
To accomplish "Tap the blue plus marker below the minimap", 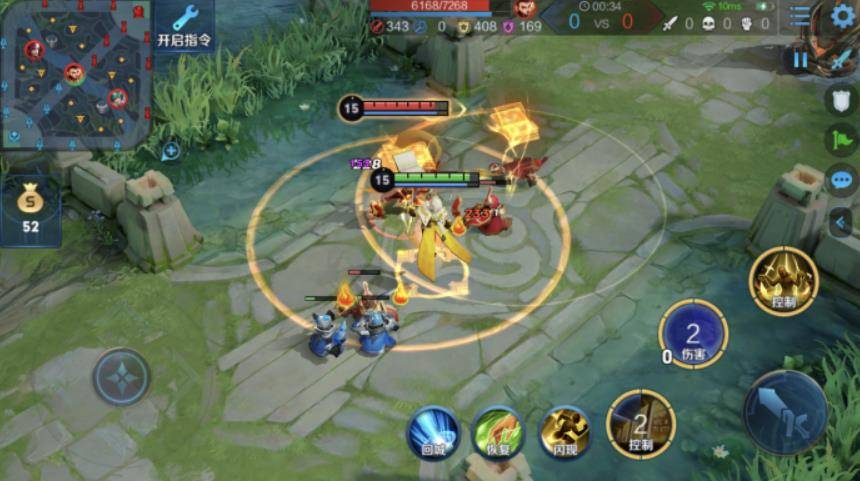I will pos(171,152).
